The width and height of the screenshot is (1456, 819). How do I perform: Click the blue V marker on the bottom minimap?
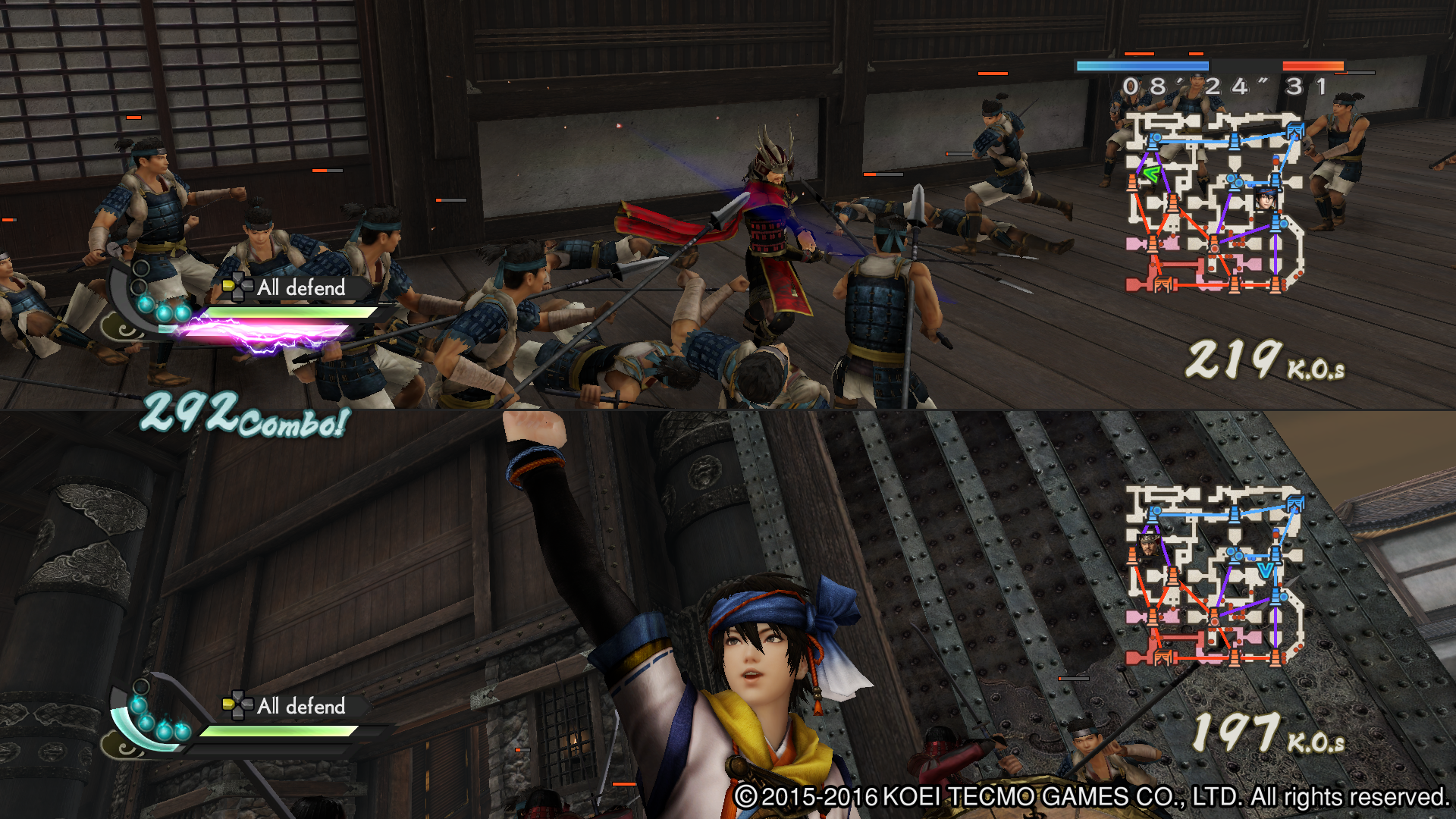pos(1266,570)
